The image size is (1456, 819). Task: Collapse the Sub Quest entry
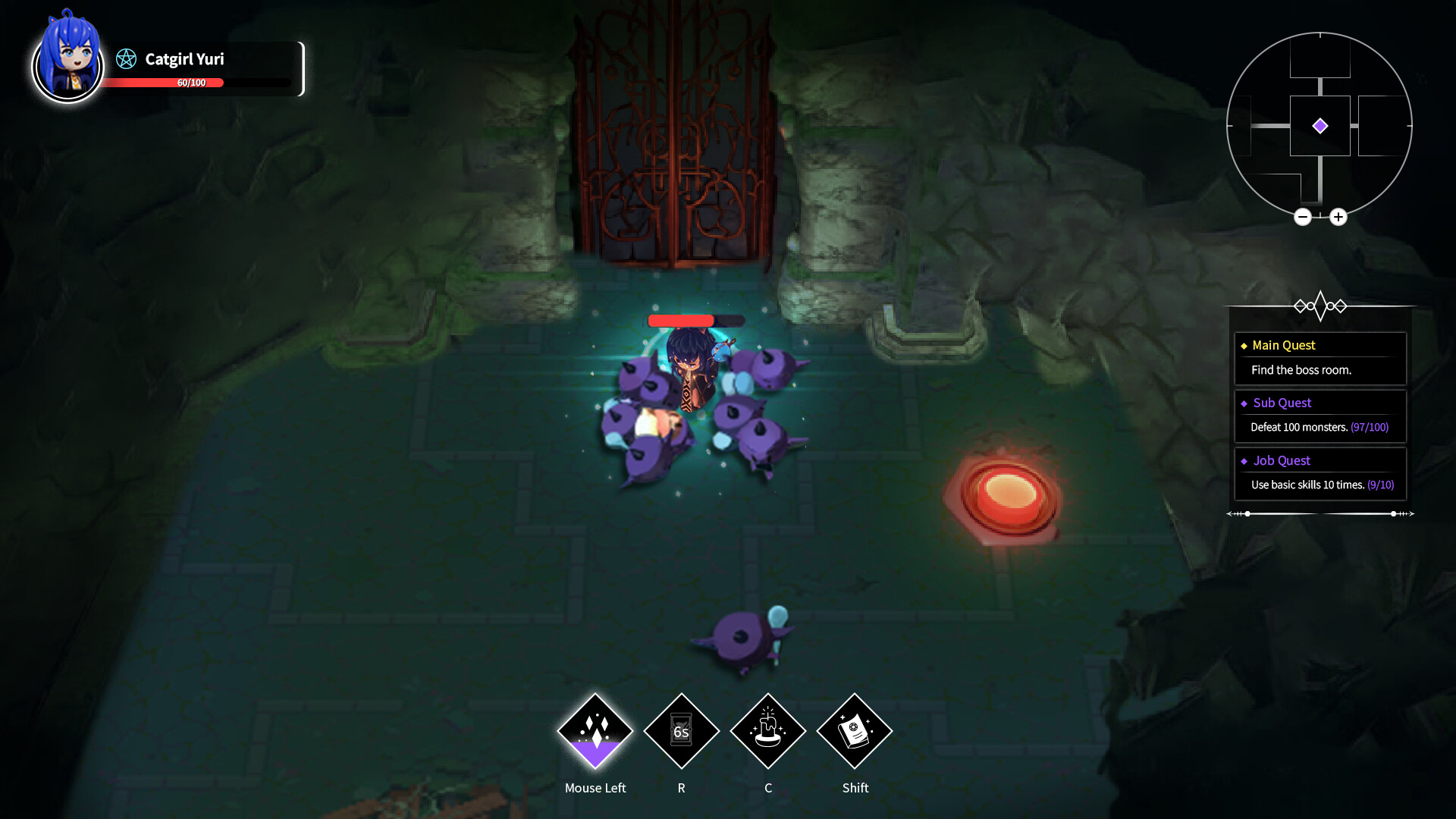[x=1281, y=403]
